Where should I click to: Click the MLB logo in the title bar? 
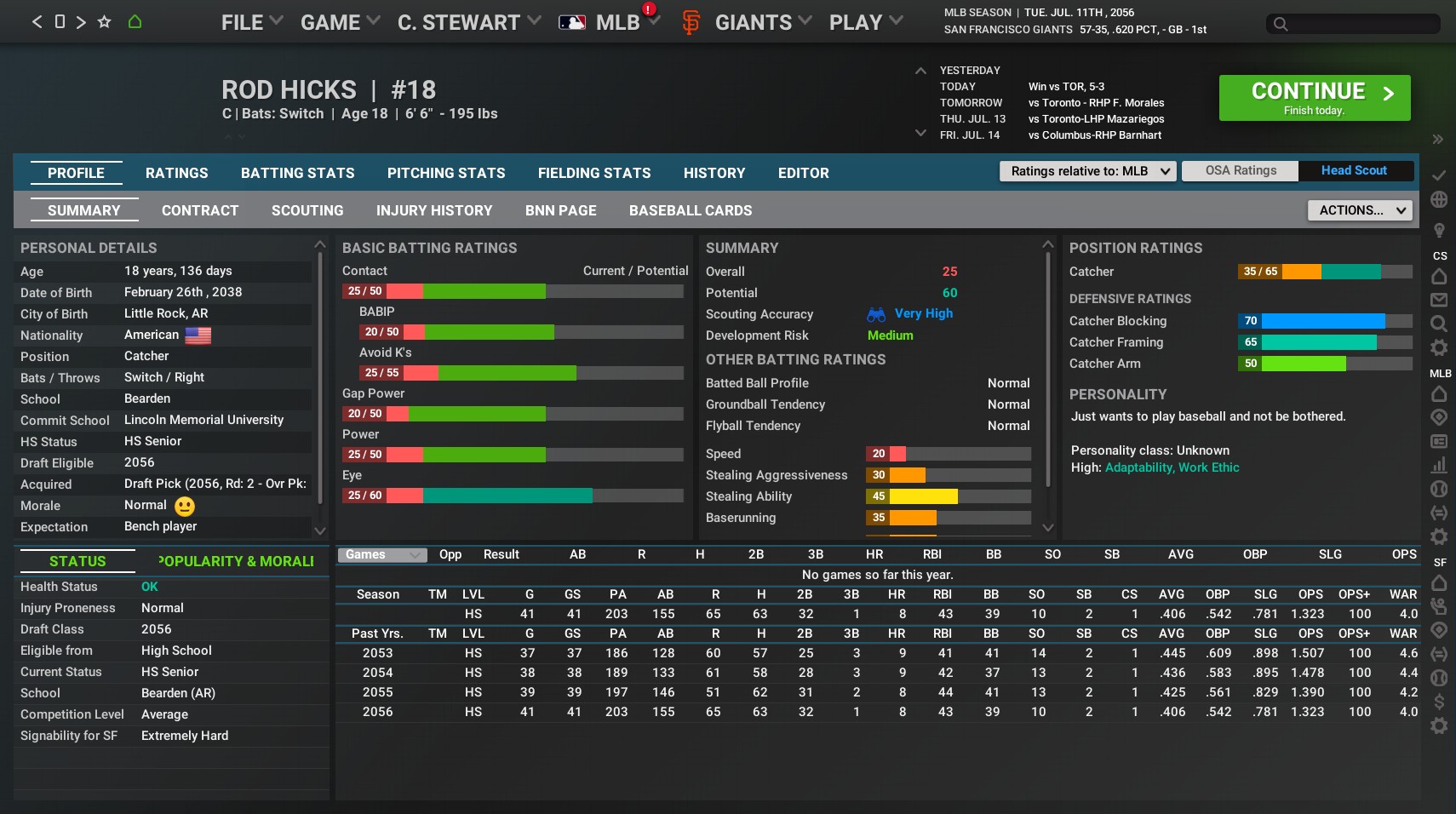tap(574, 21)
